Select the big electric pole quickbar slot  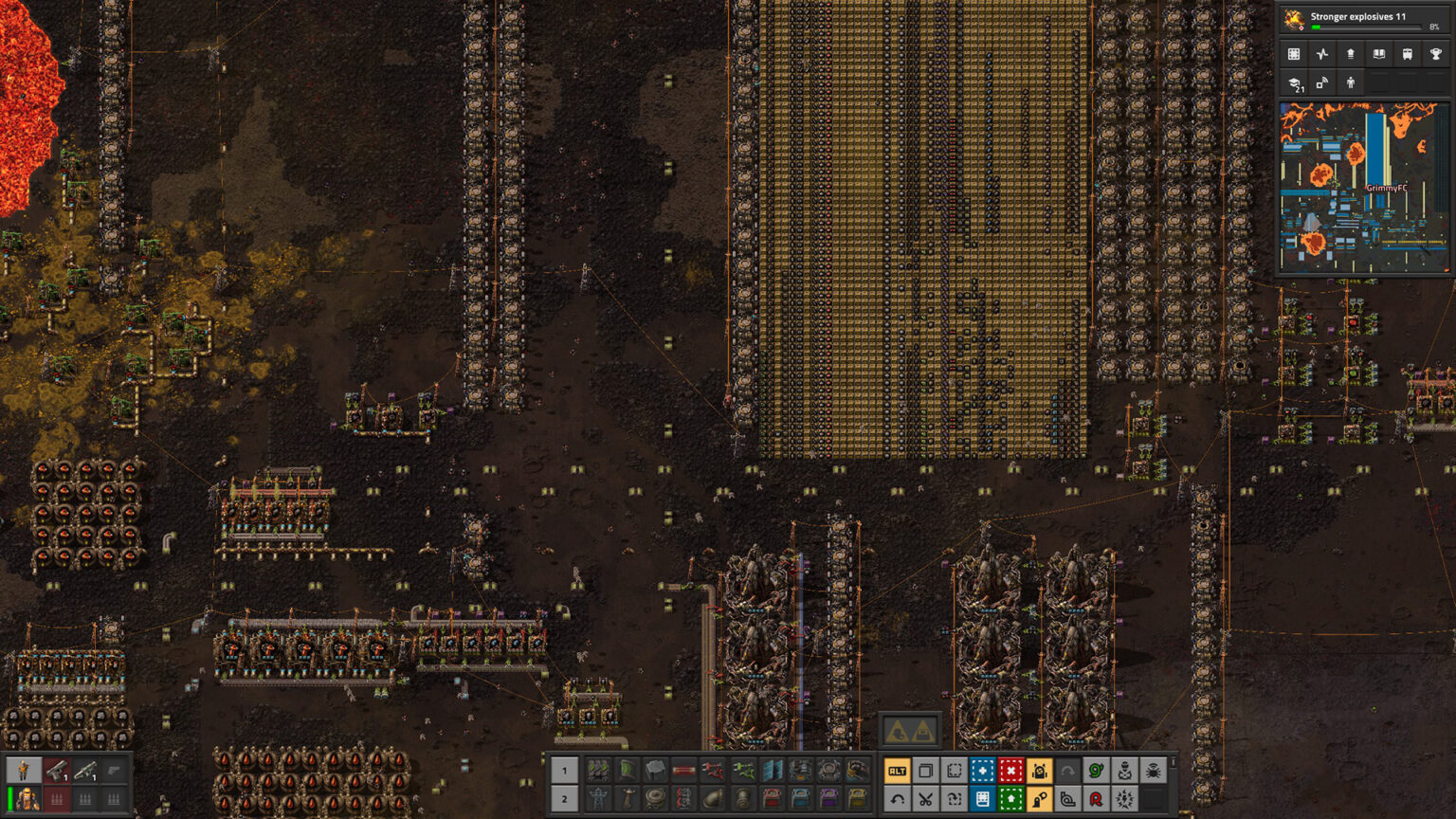(598, 799)
